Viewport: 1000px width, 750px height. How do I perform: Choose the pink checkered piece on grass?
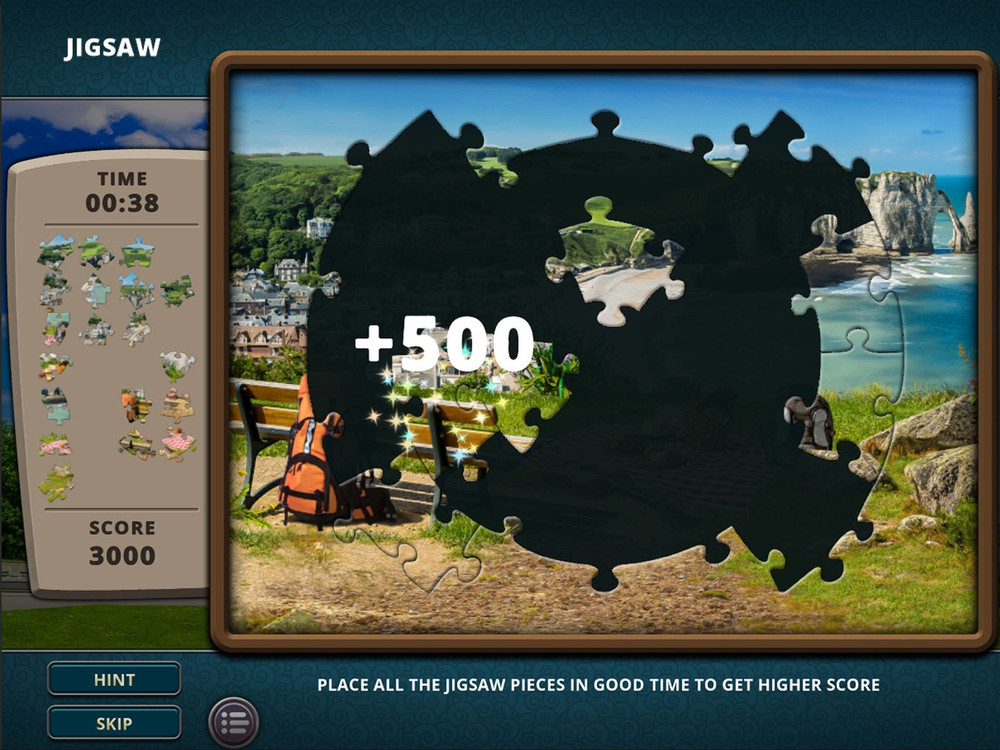55,444
